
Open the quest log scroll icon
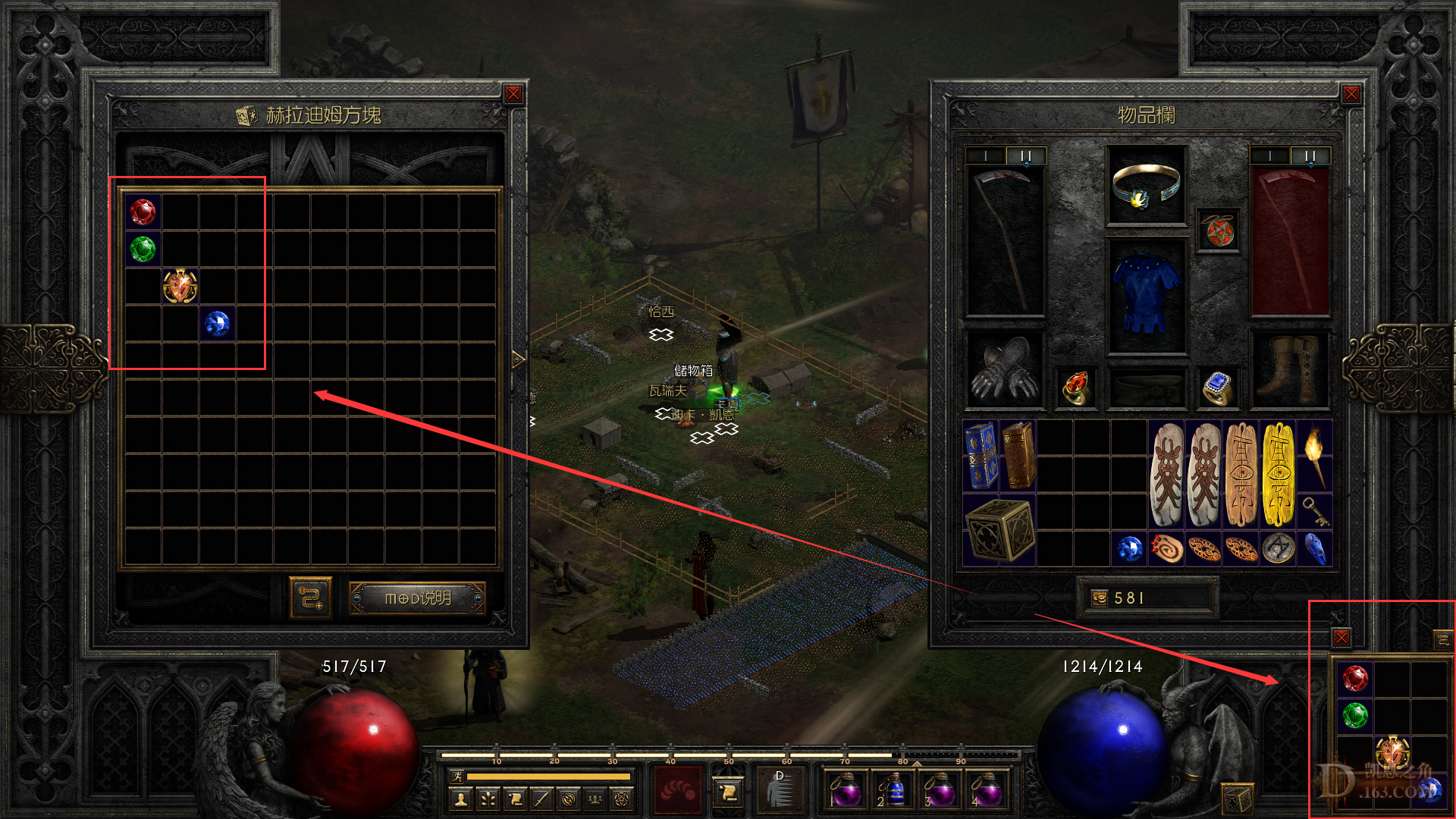pos(515,800)
